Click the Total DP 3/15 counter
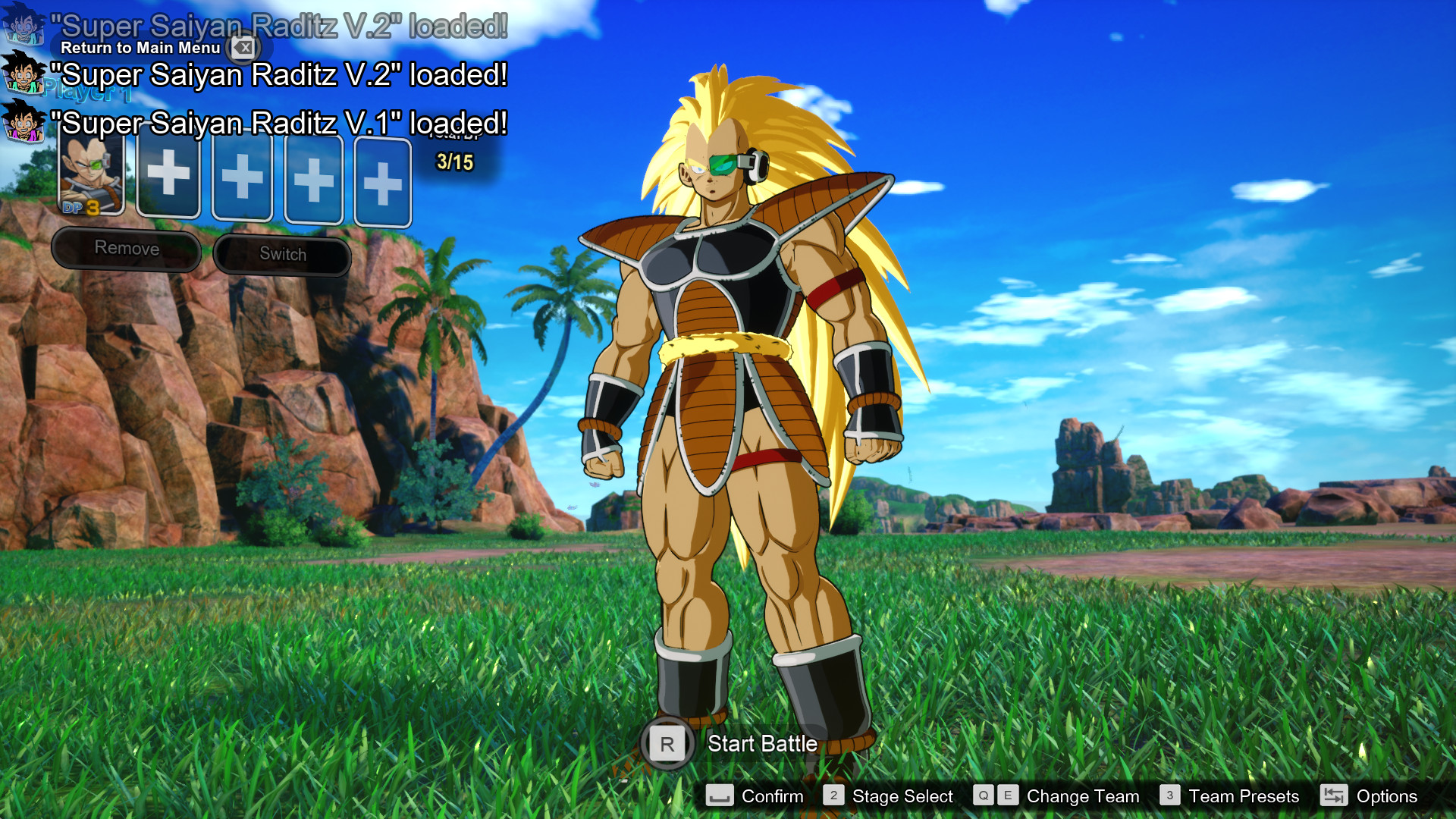The image size is (1456, 819). 453,160
